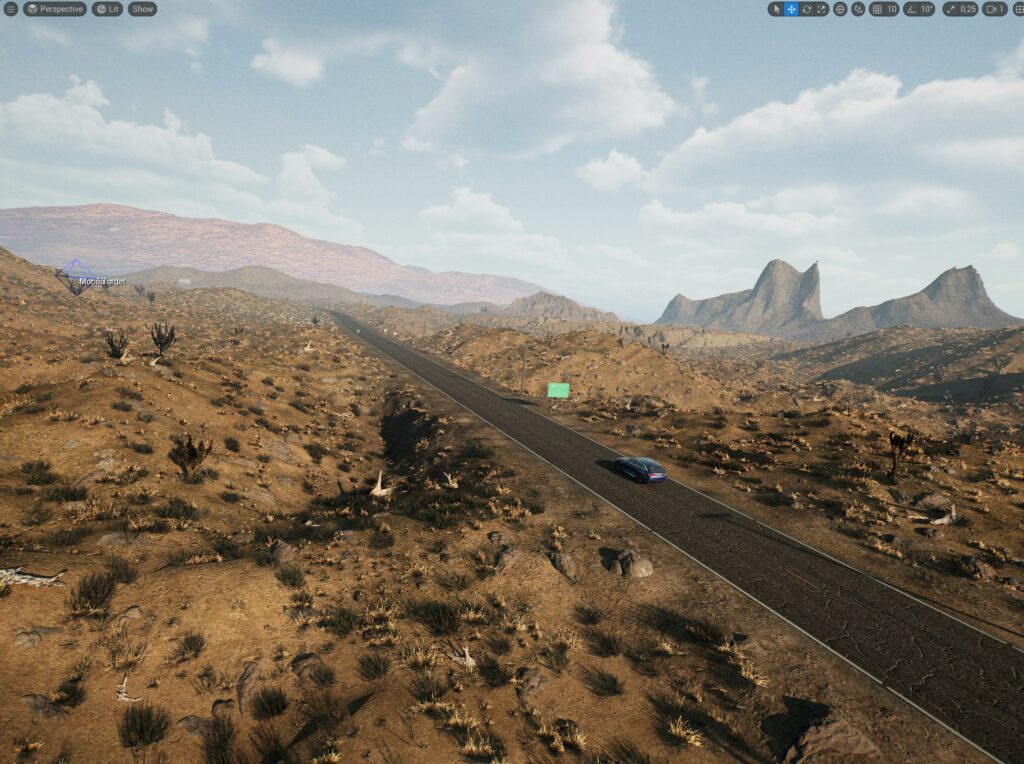The height and width of the screenshot is (764, 1024).
Task: Choose the translate move gizmo tool
Action: coord(791,9)
